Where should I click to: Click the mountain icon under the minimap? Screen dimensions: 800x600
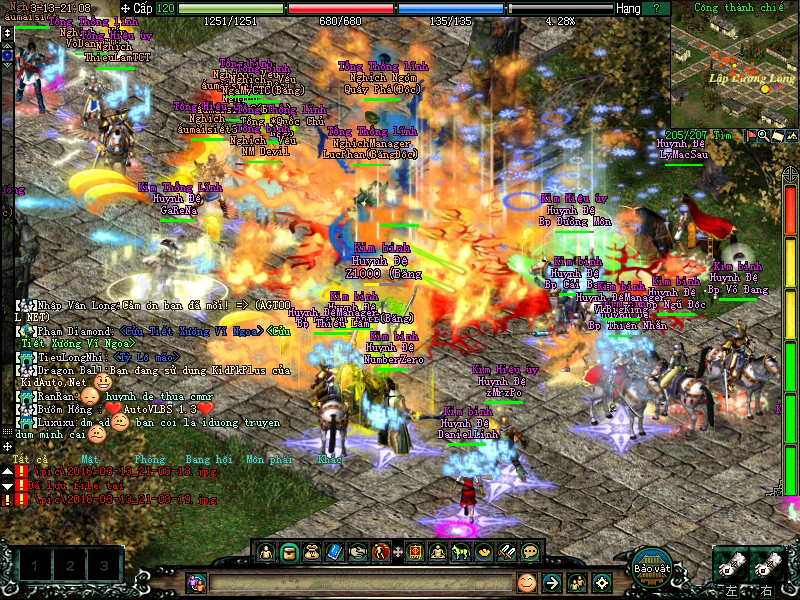pos(789,135)
